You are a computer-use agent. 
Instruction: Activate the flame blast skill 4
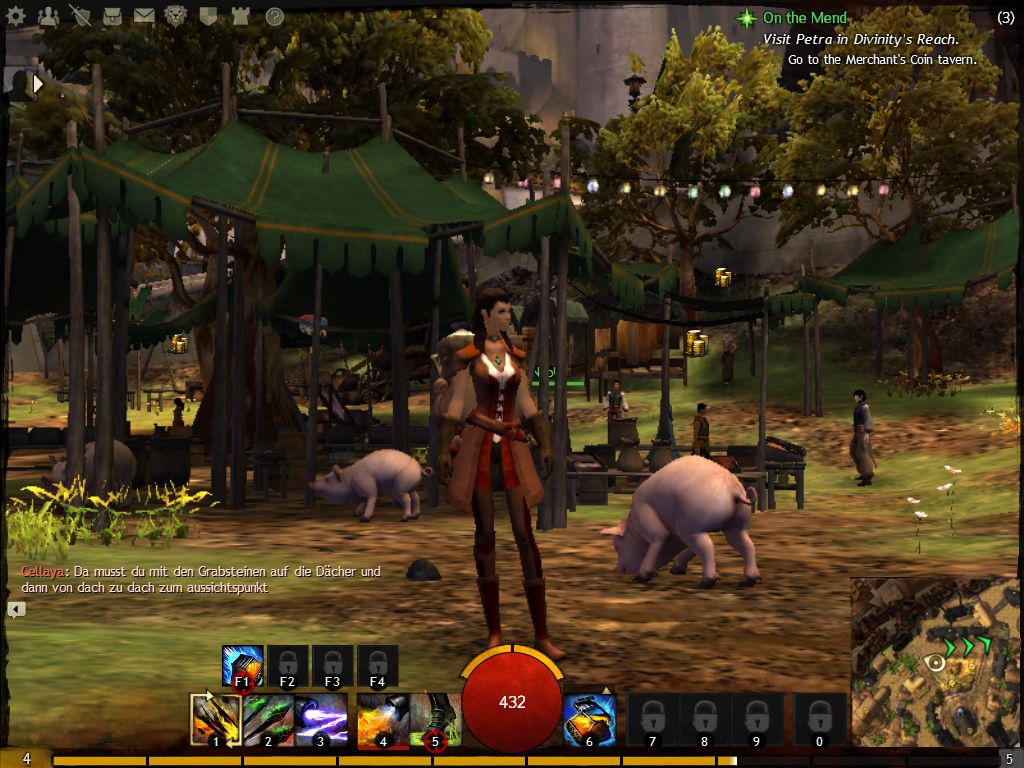[382, 720]
